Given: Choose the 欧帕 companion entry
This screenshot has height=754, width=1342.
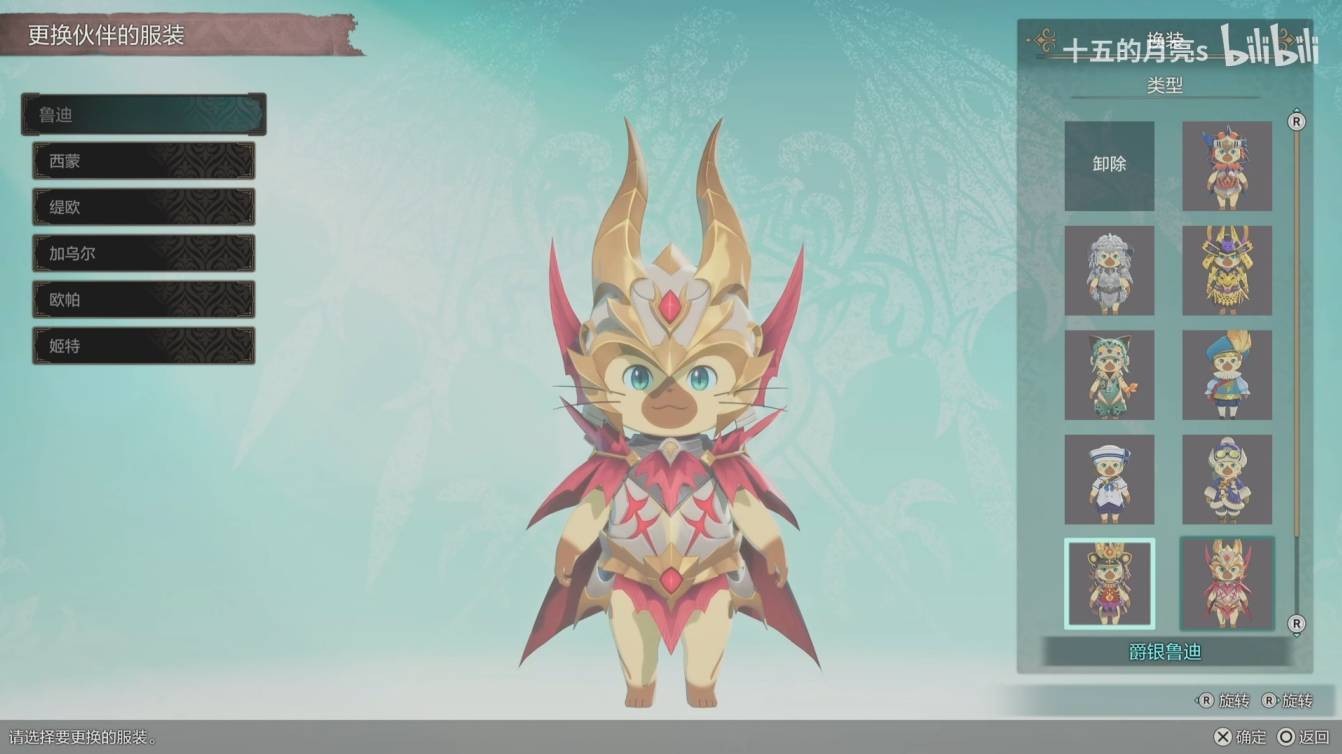Looking at the screenshot, I should pyautogui.click(x=144, y=299).
